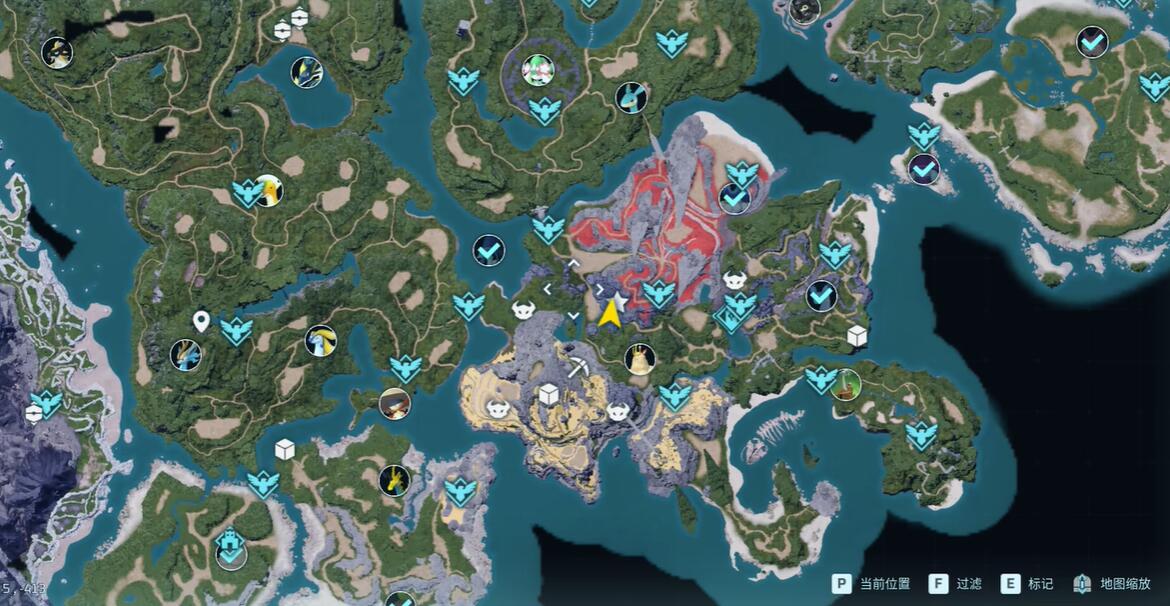Screen dimensions: 1170x606
Task: Select the white location pin marker
Action: 201,321
